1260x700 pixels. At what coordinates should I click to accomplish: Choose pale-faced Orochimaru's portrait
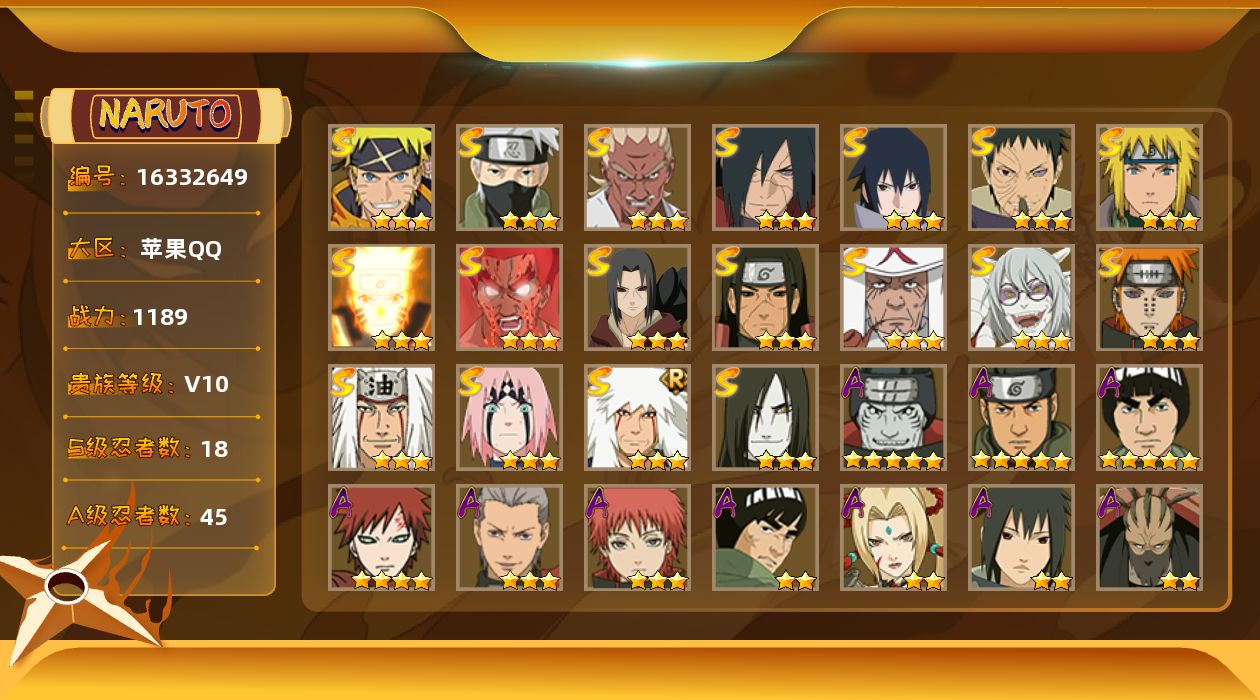click(765, 417)
